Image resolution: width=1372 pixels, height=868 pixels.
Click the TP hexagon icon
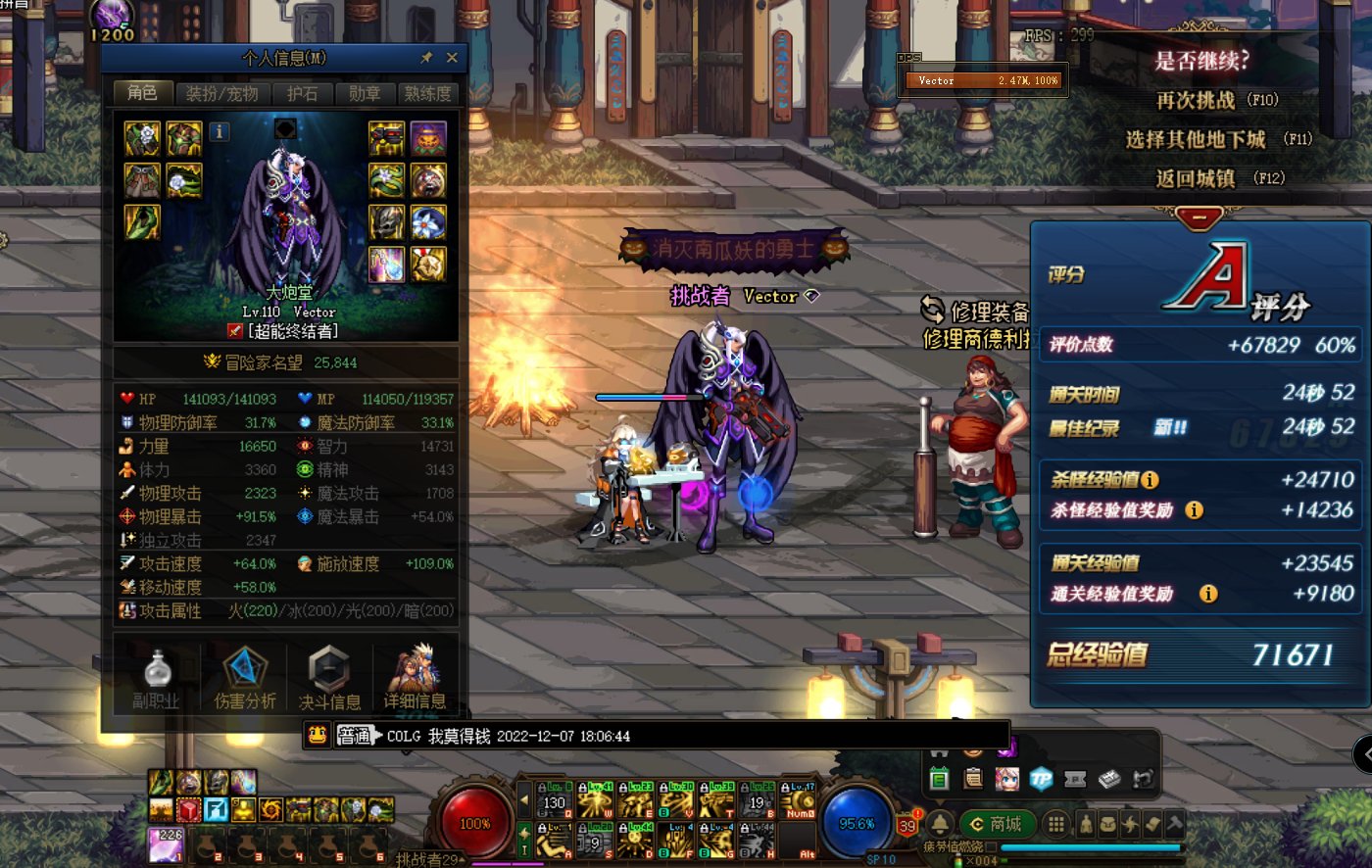point(1041,779)
